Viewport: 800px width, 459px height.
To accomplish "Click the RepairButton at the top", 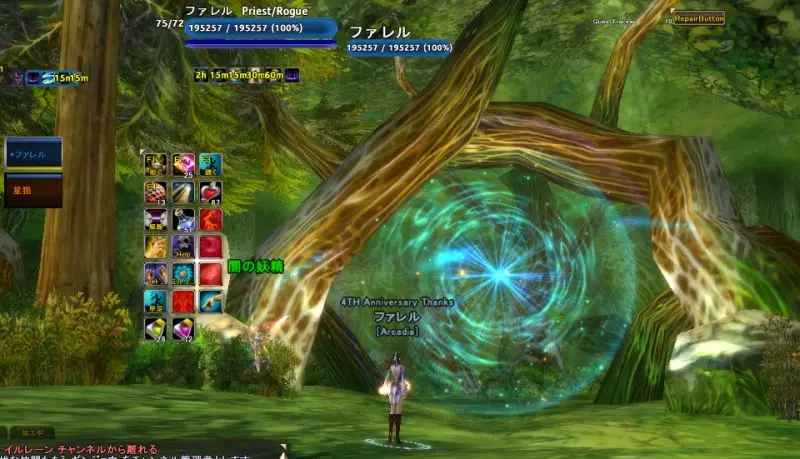I will coord(699,18).
